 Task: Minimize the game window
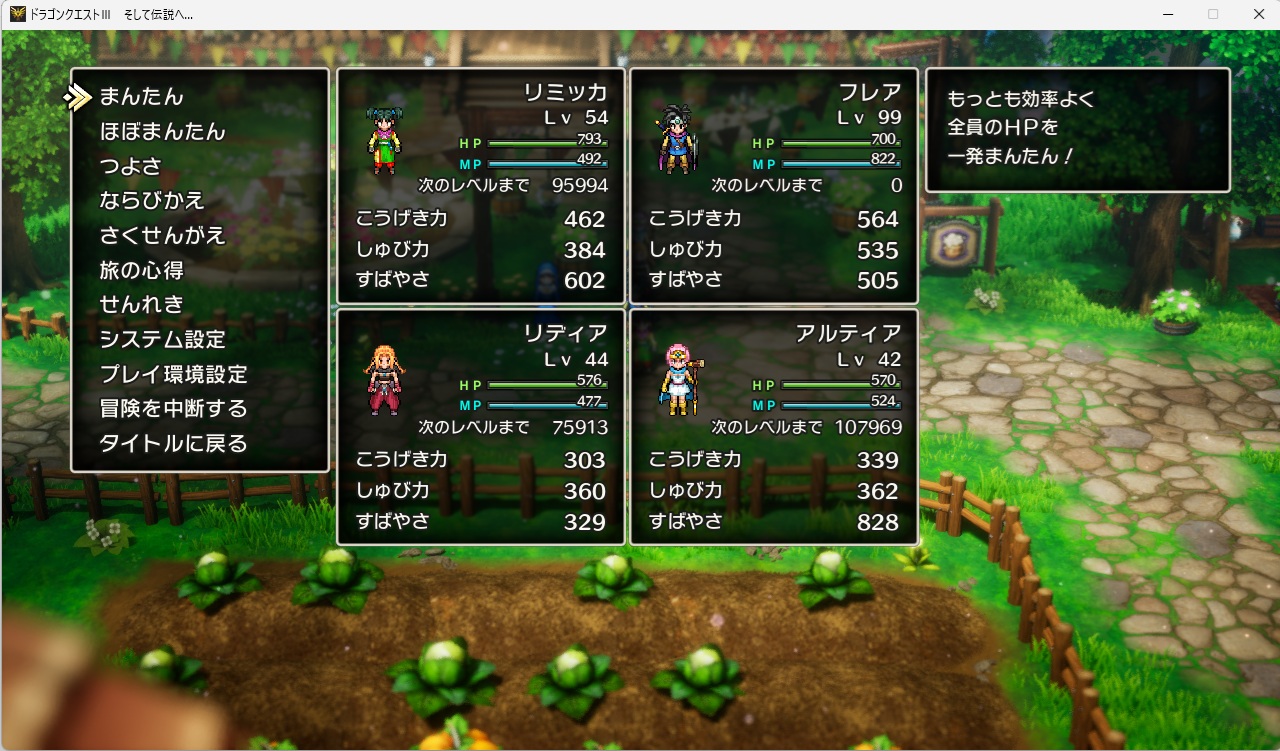tap(1167, 14)
